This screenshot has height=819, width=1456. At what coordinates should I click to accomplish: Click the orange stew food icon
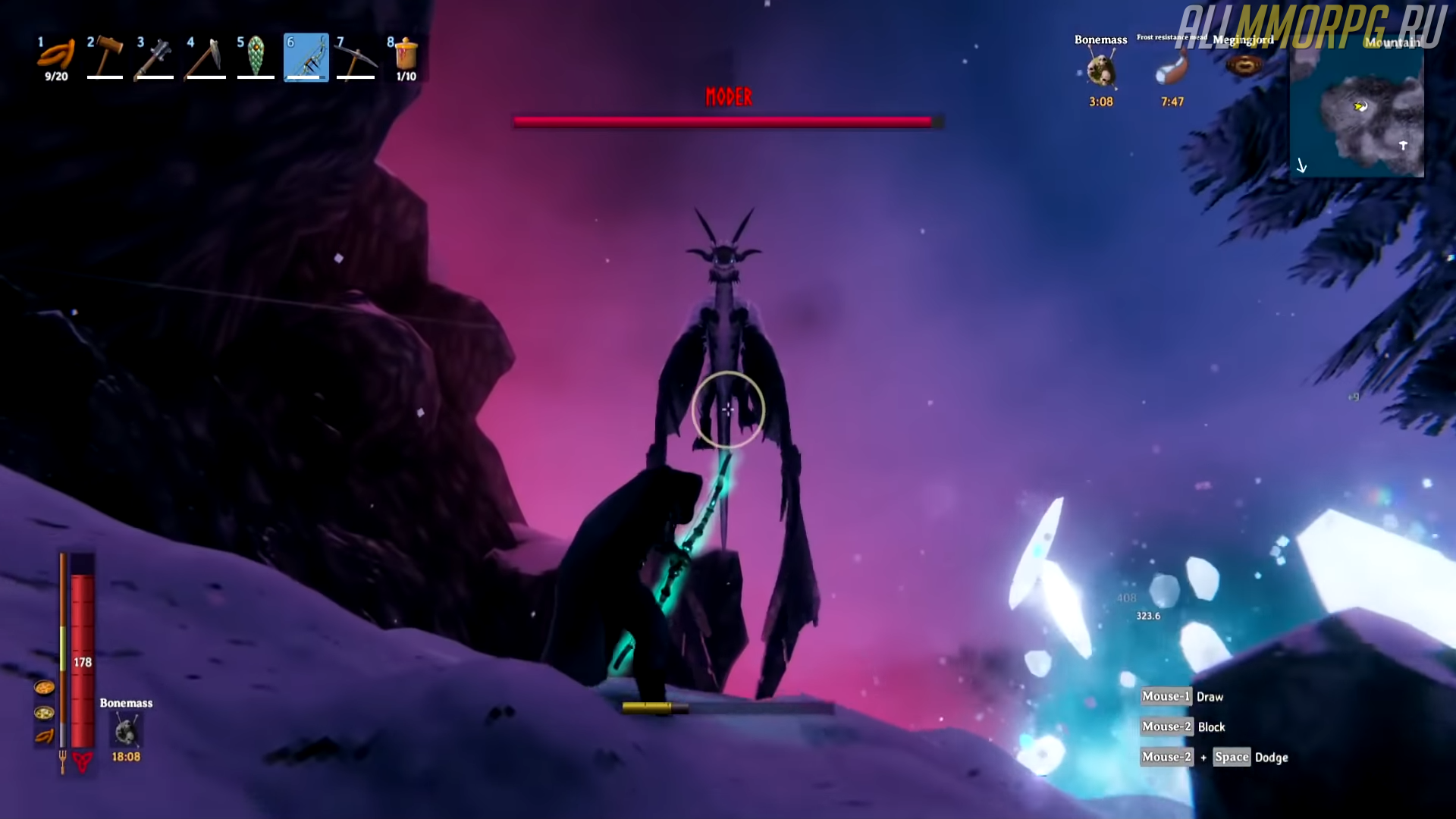[x=44, y=688]
